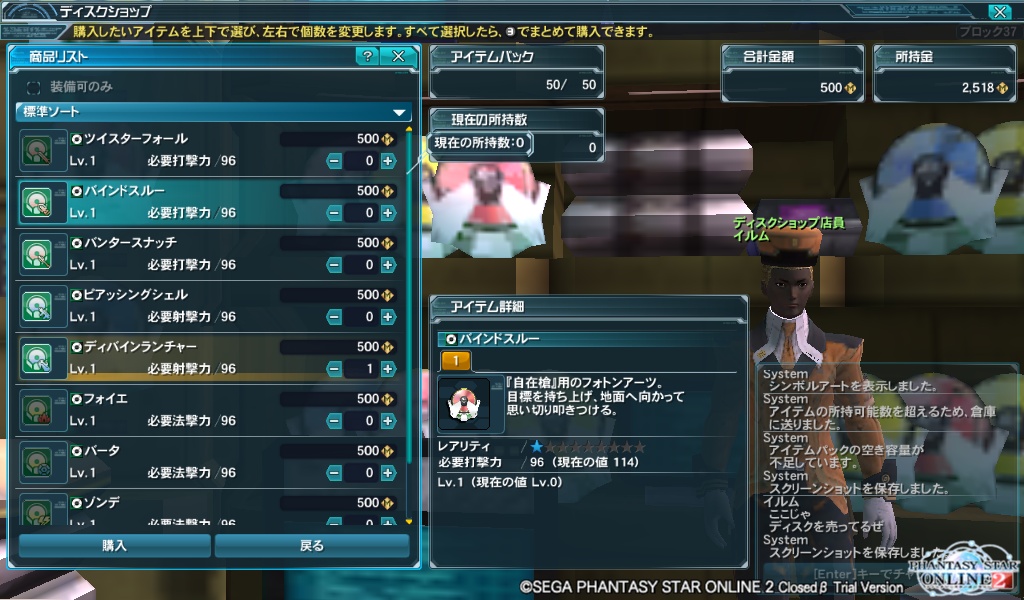Increase quantity of ピアッシングシェル

388,316
